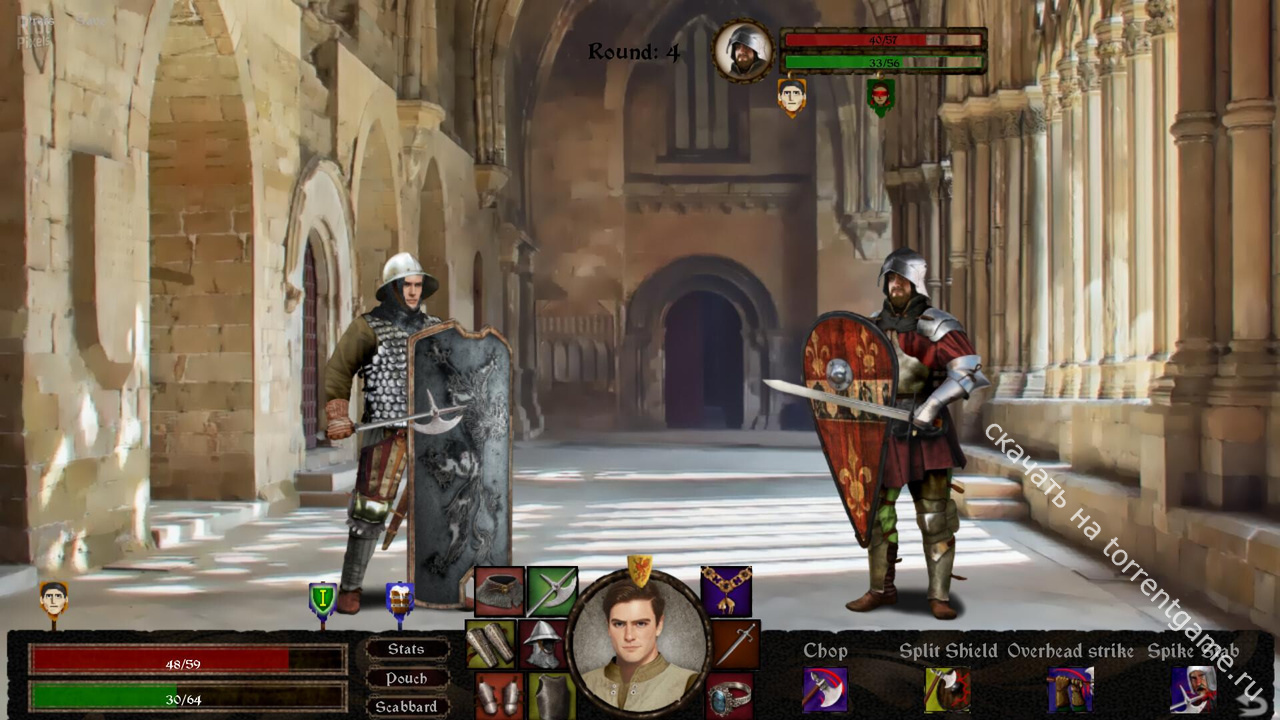Inspect the blue gem ring slot

tap(730, 696)
